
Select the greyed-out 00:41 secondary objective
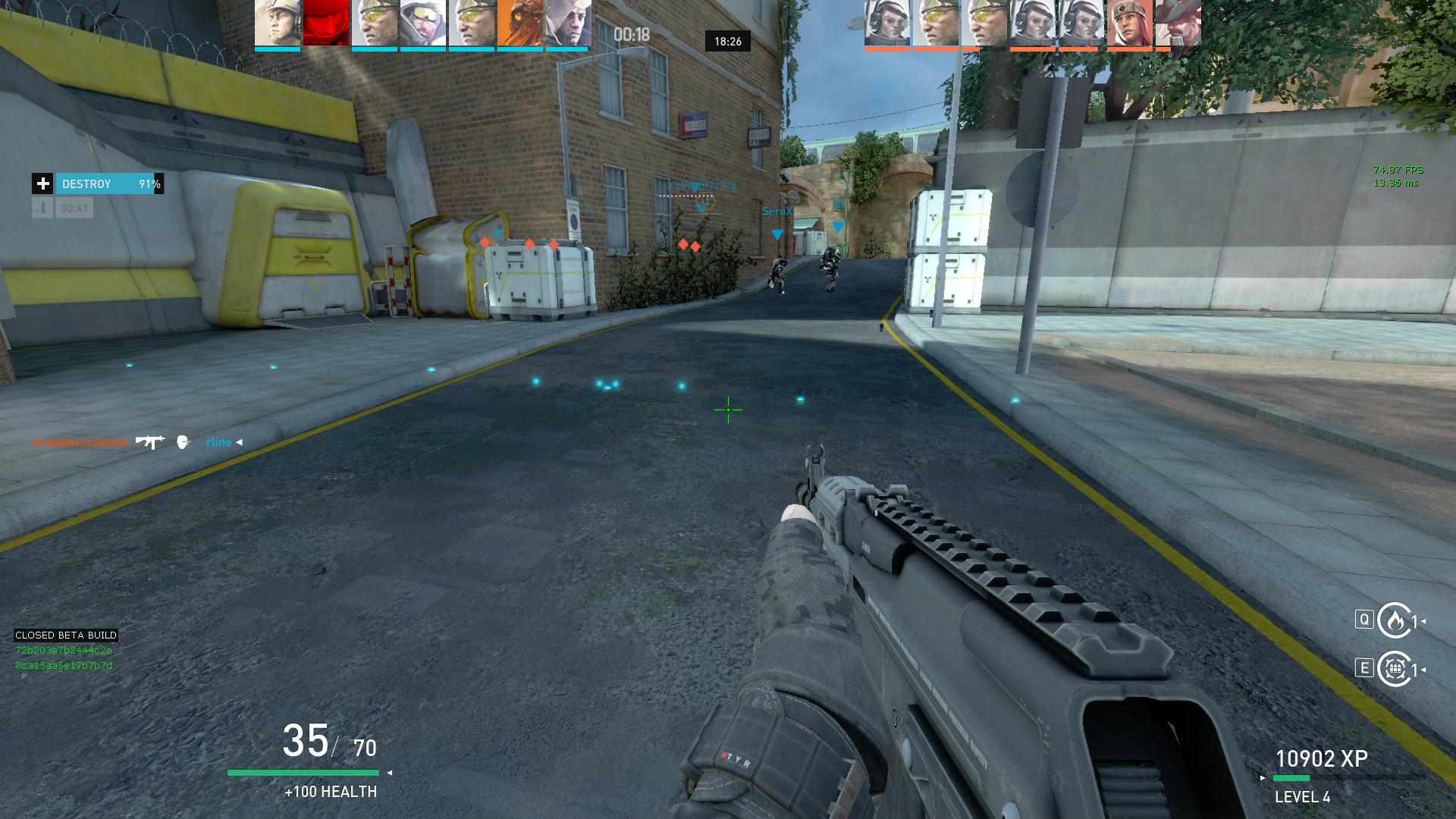[x=74, y=208]
